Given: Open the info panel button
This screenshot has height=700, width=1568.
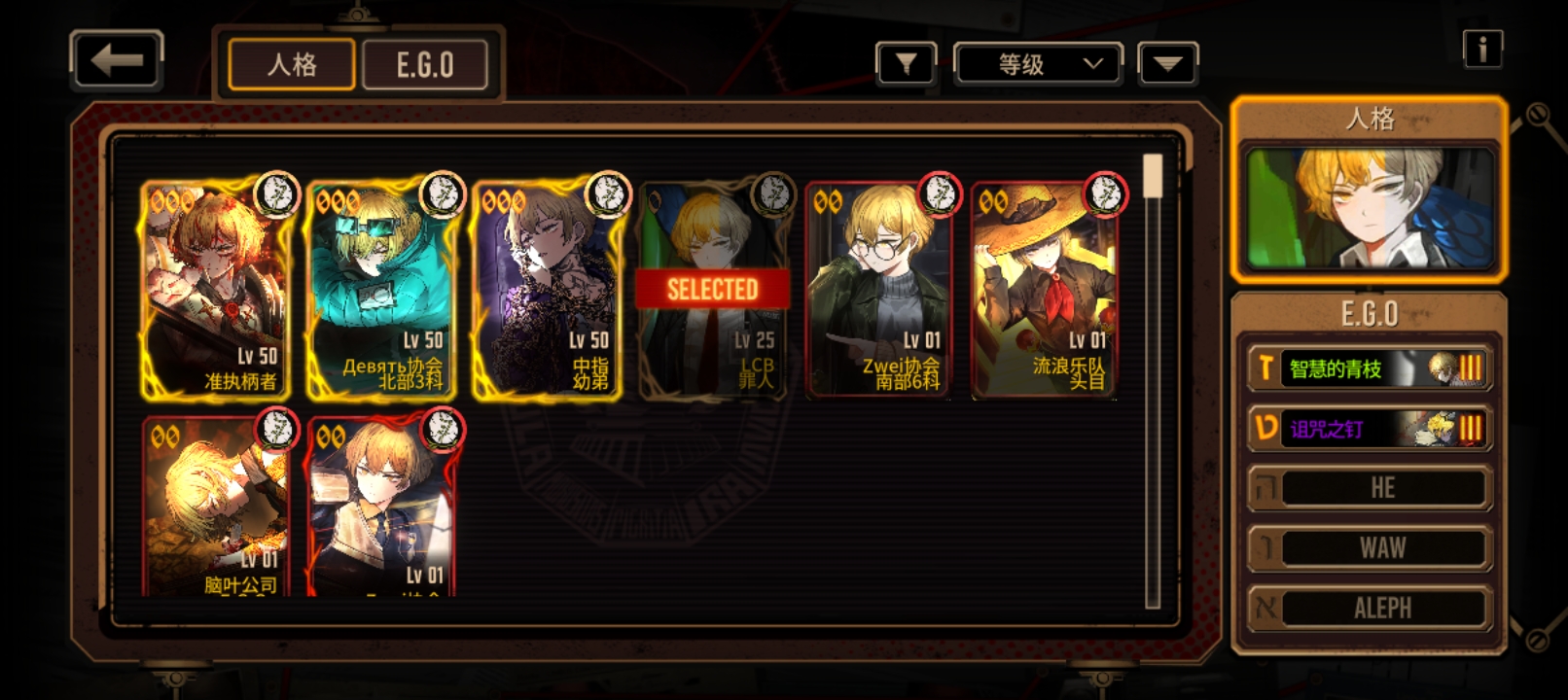Looking at the screenshot, I should (1482, 49).
